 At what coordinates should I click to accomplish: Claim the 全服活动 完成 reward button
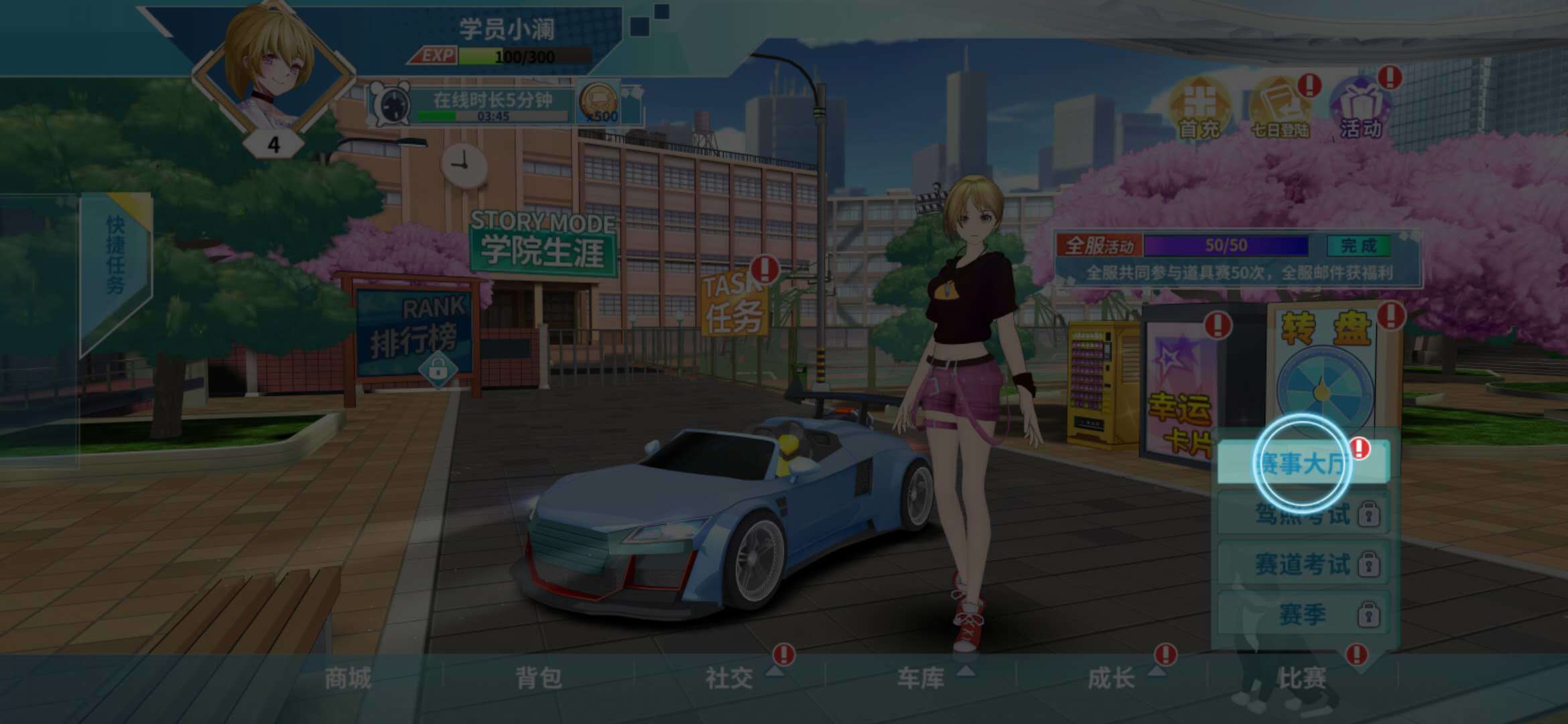tap(1358, 245)
